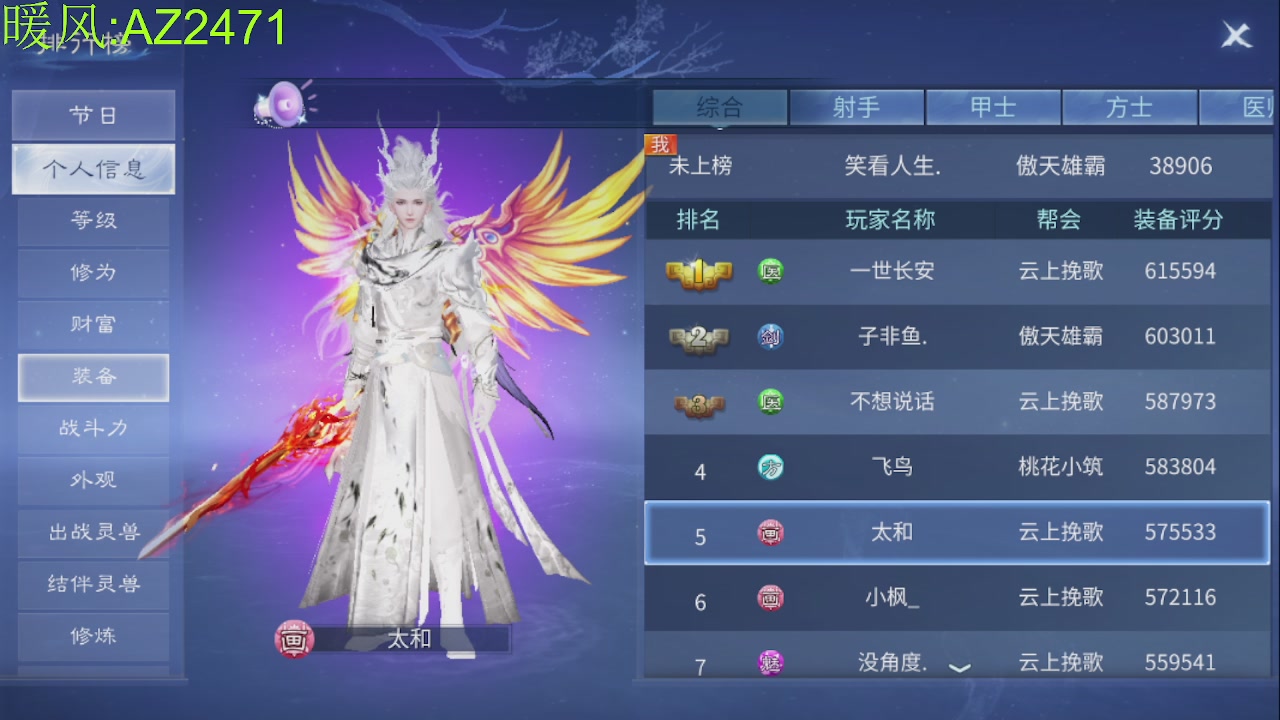Click the blue 剑 class icon beside 子非鱼
Screen dimensions: 1280x720
point(770,337)
